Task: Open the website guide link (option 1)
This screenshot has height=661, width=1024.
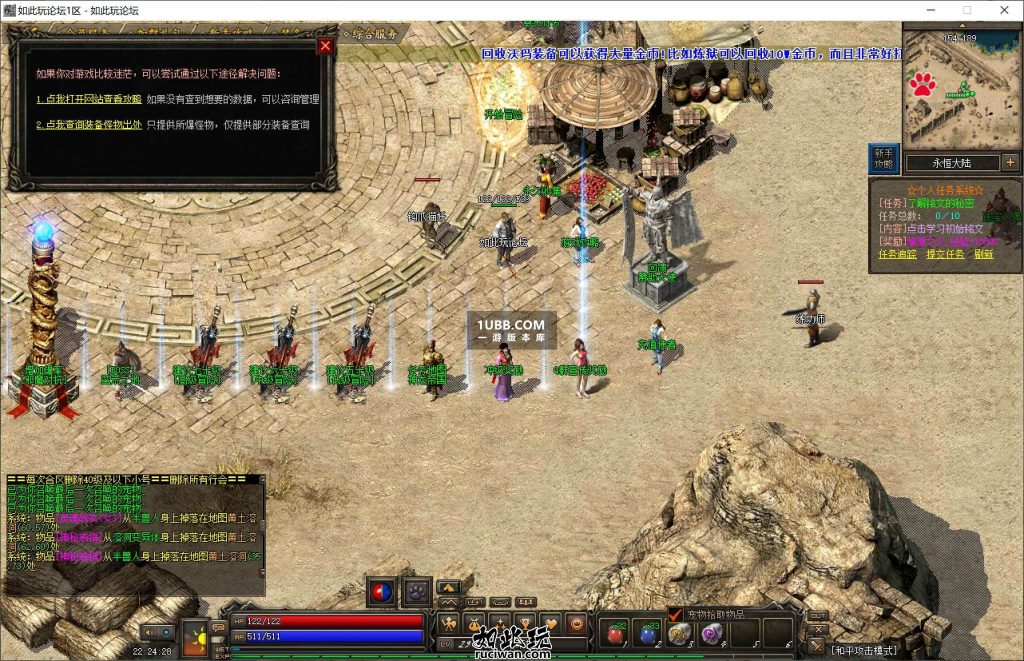Action: pos(89,99)
